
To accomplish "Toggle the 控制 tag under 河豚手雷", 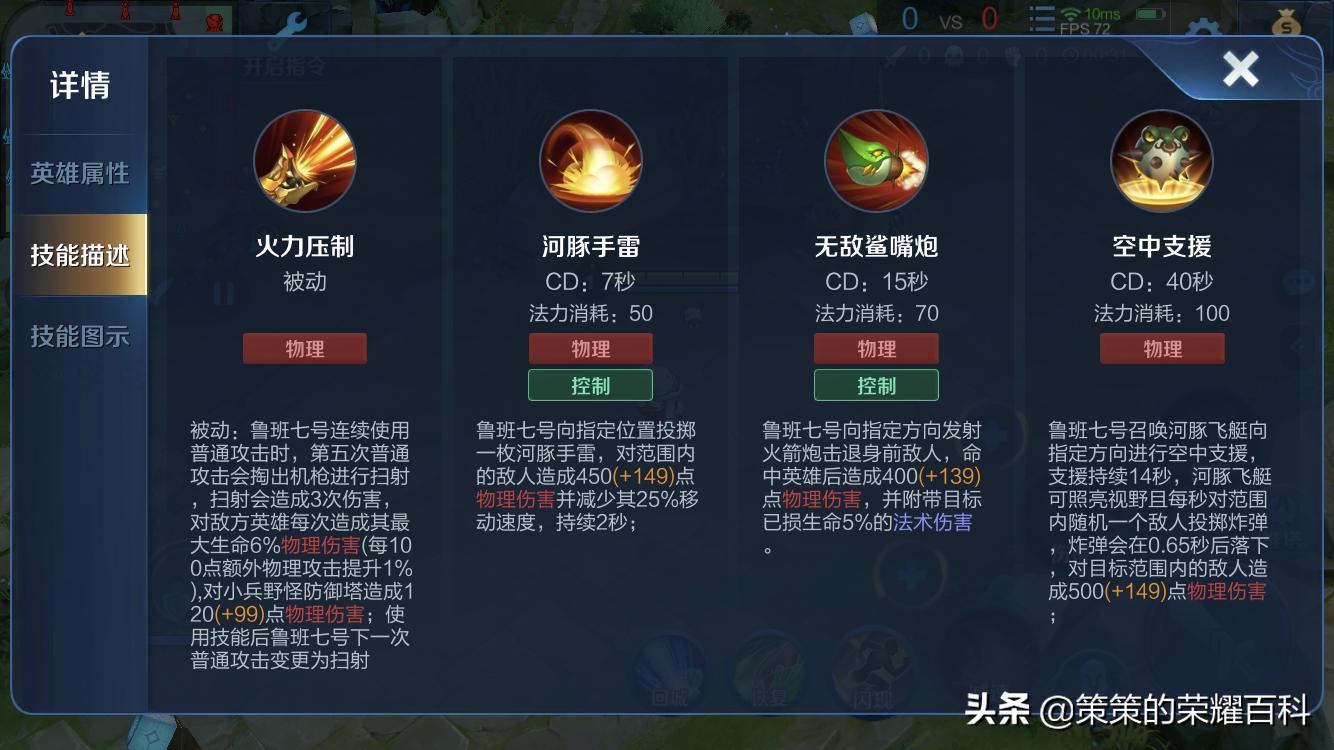I will [x=590, y=385].
